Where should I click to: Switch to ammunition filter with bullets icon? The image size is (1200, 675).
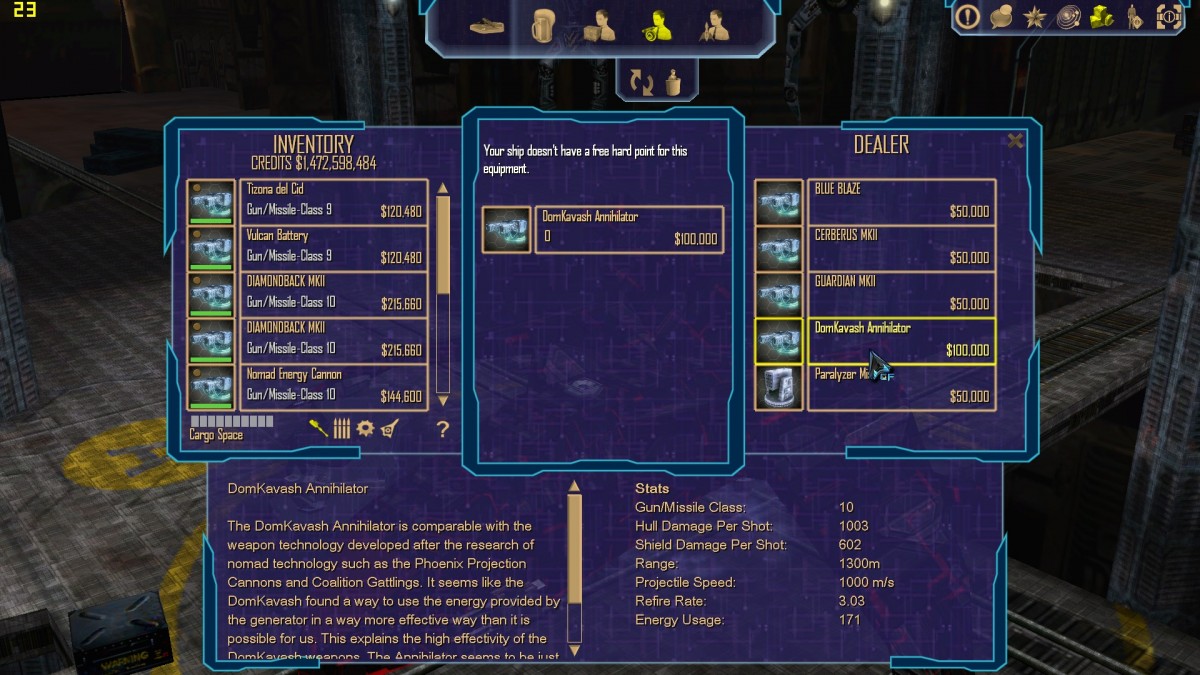(342, 429)
